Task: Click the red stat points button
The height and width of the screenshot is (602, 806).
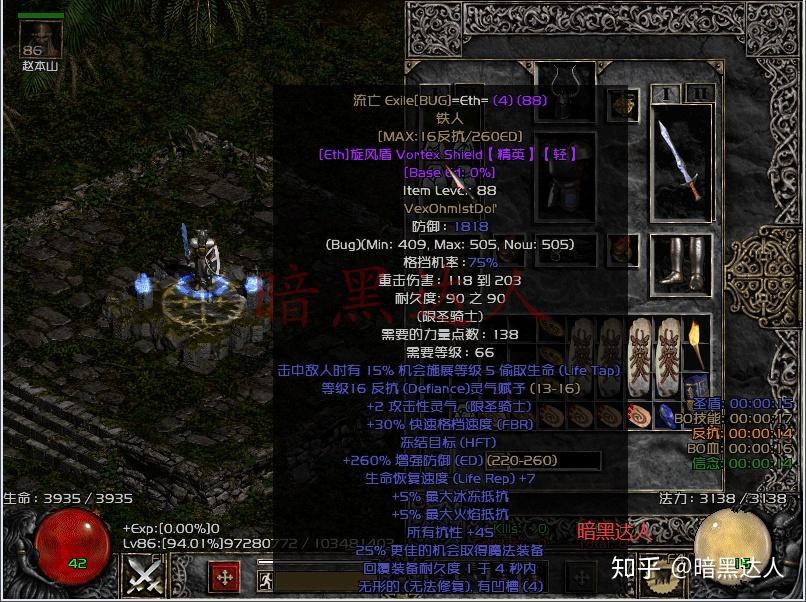Action: (x=225, y=576)
